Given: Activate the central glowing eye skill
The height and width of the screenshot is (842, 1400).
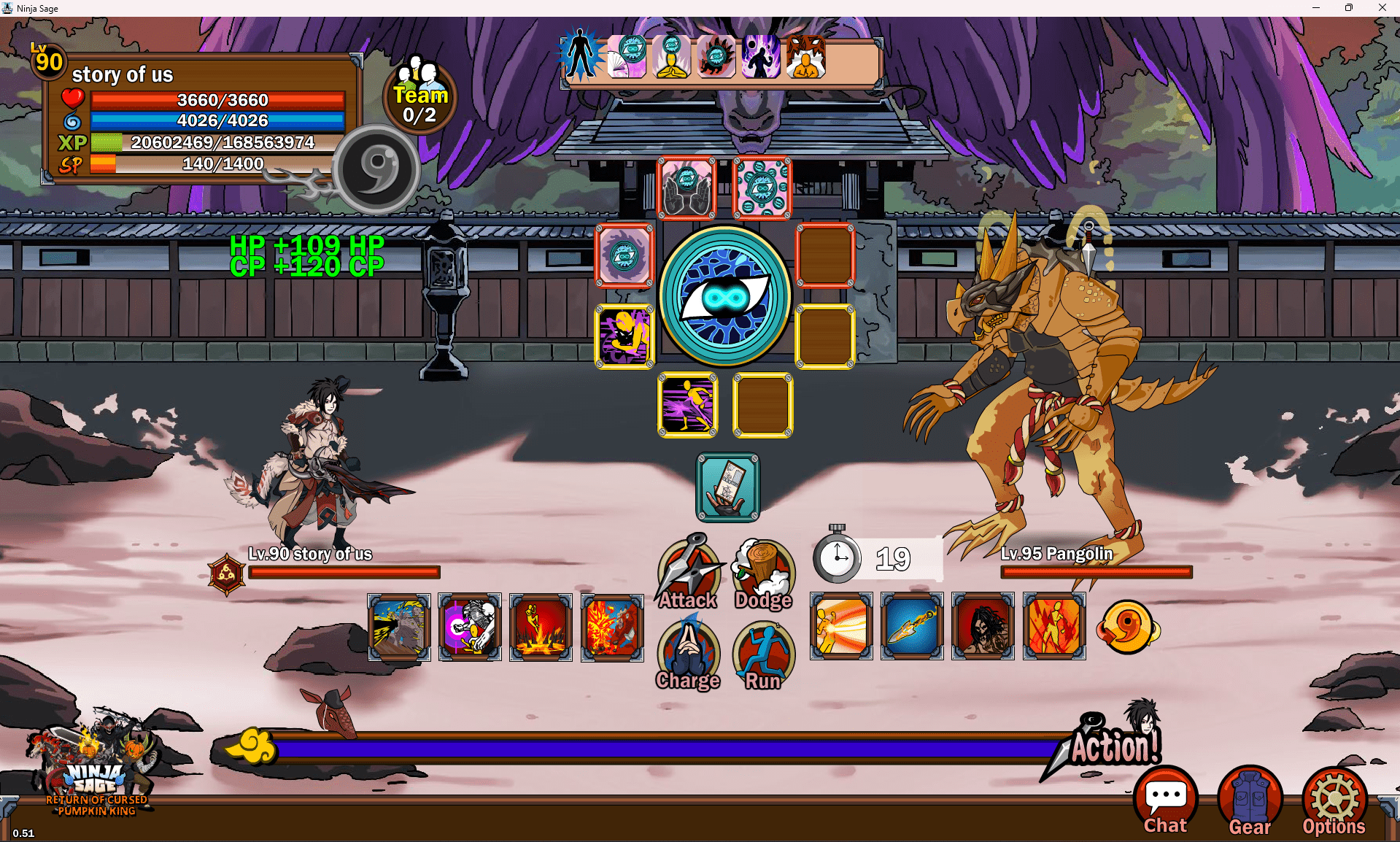Looking at the screenshot, I should [725, 296].
